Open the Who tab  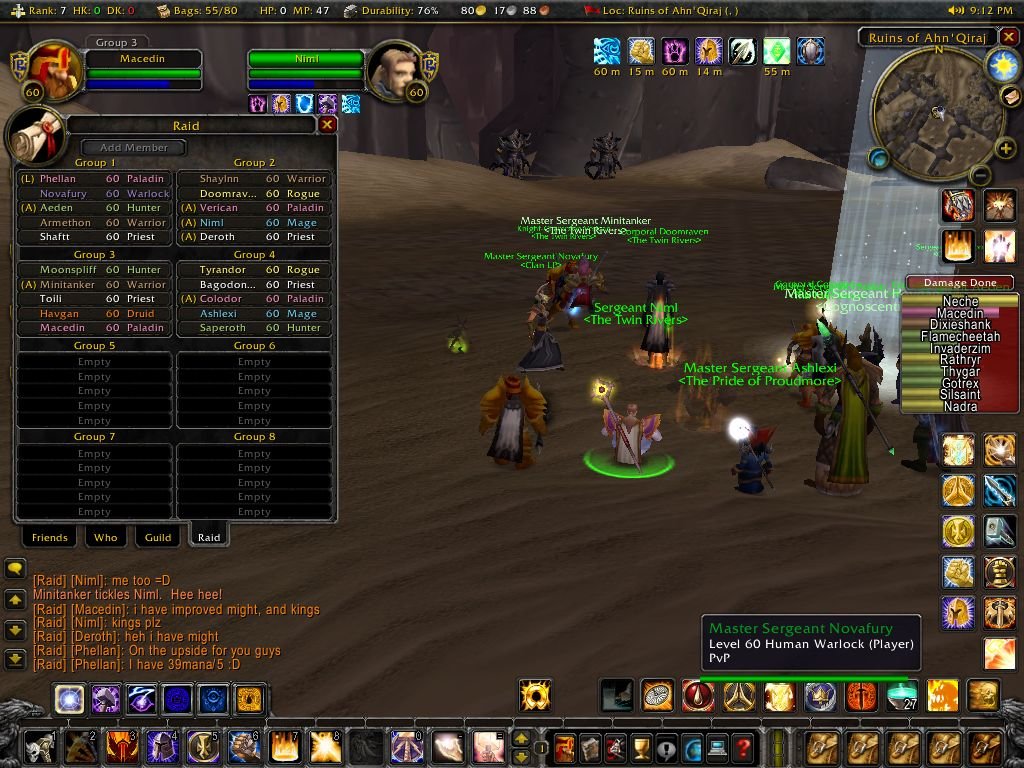coord(105,537)
